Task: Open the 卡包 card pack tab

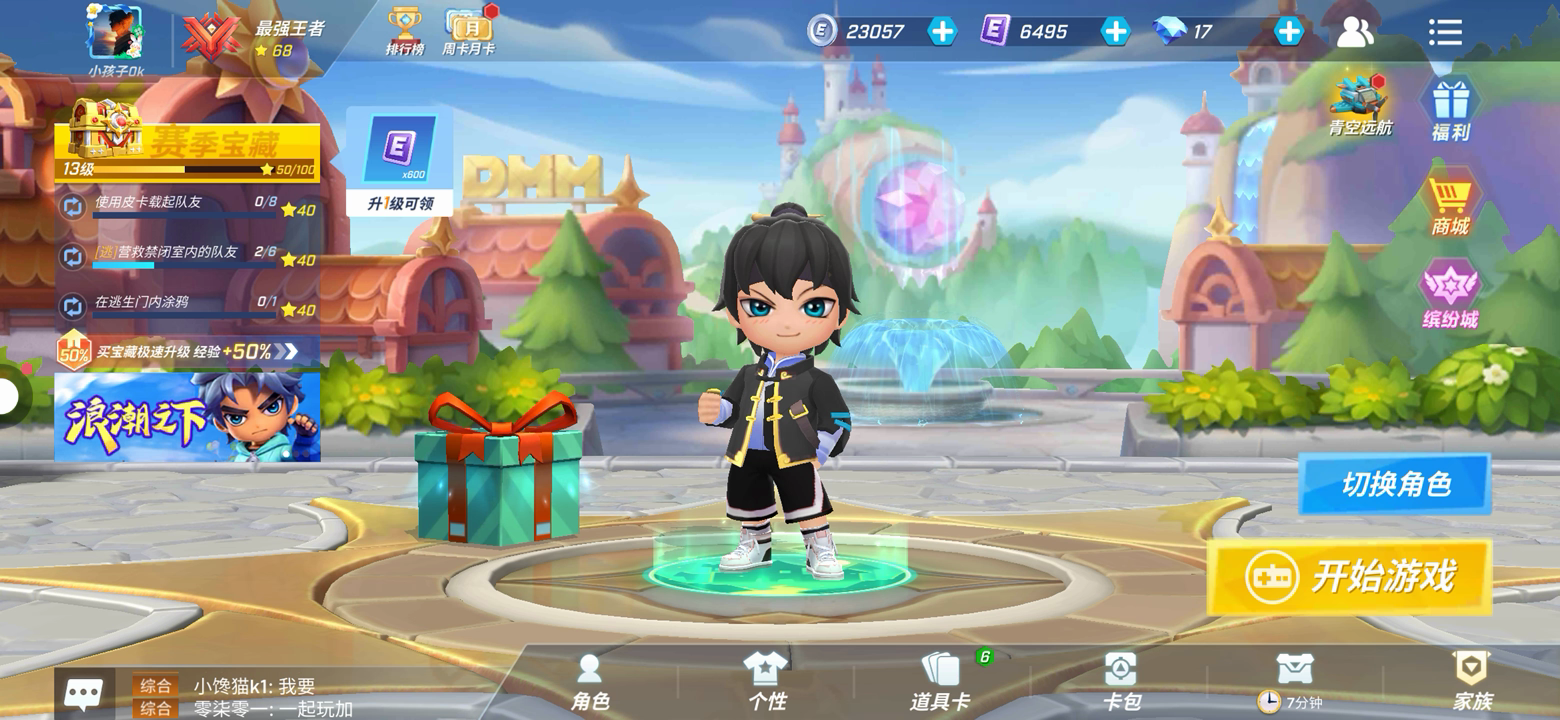Action: point(1120,682)
